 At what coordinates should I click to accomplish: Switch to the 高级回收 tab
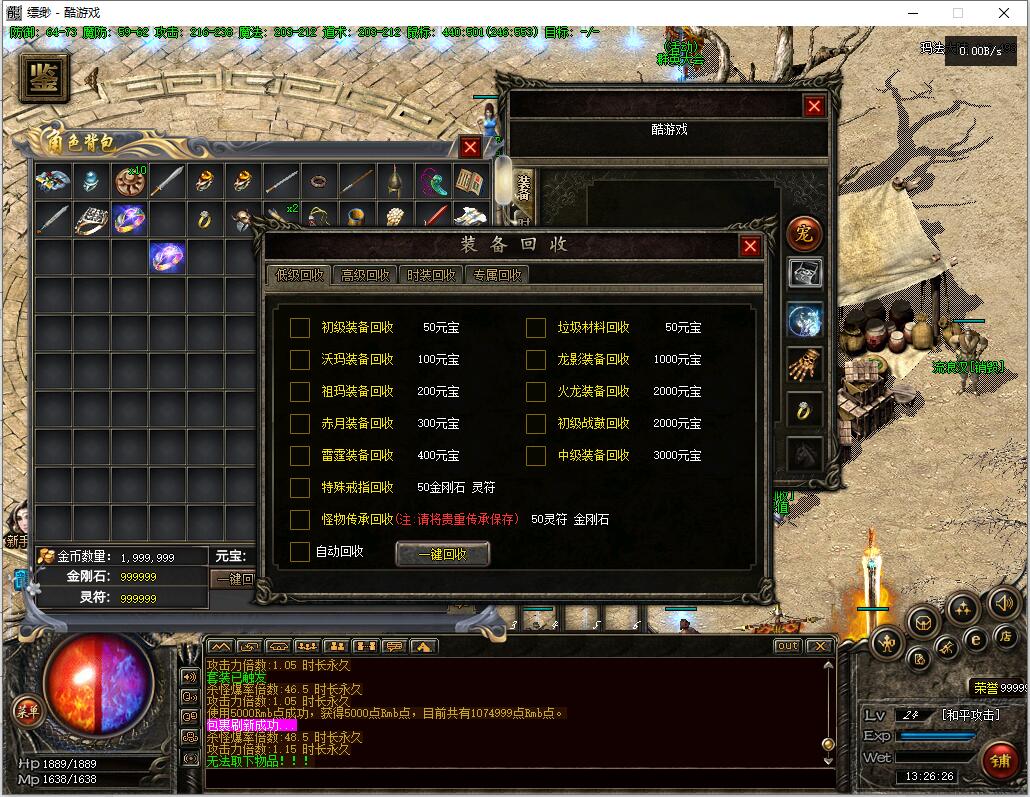click(365, 275)
